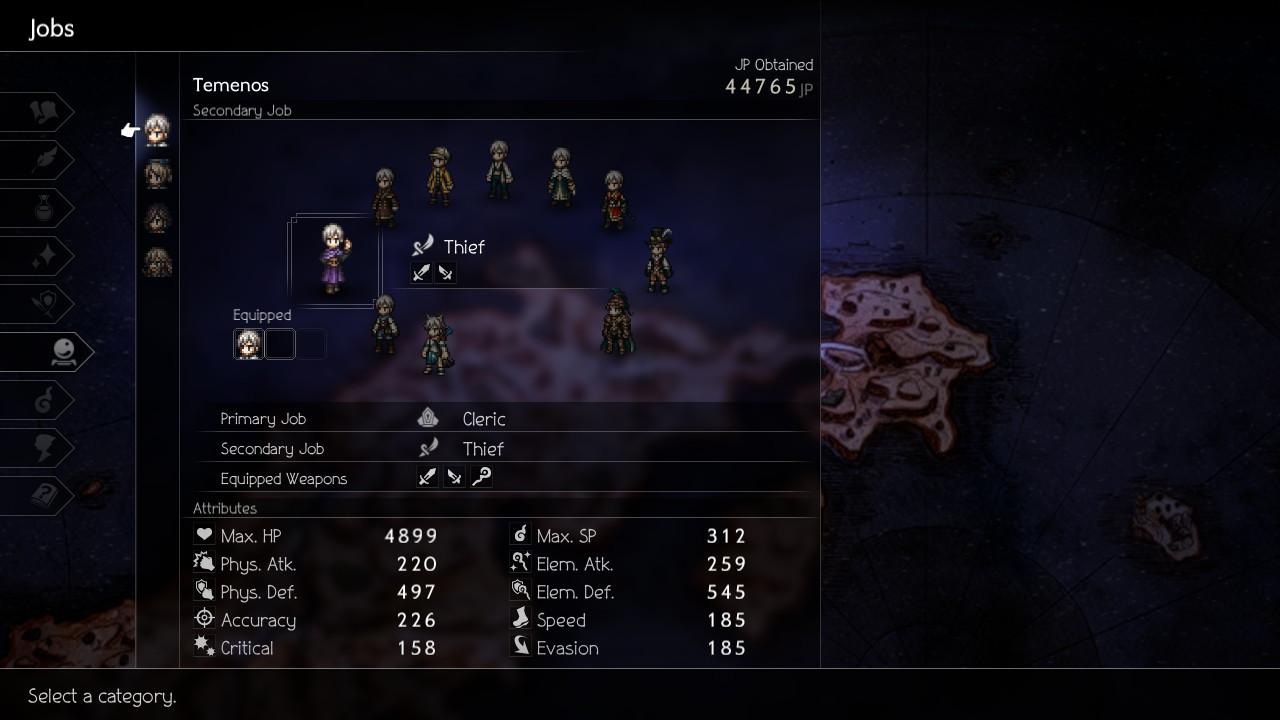
Task: Pick the cat-eared hood job costume
Action: pos(435,344)
